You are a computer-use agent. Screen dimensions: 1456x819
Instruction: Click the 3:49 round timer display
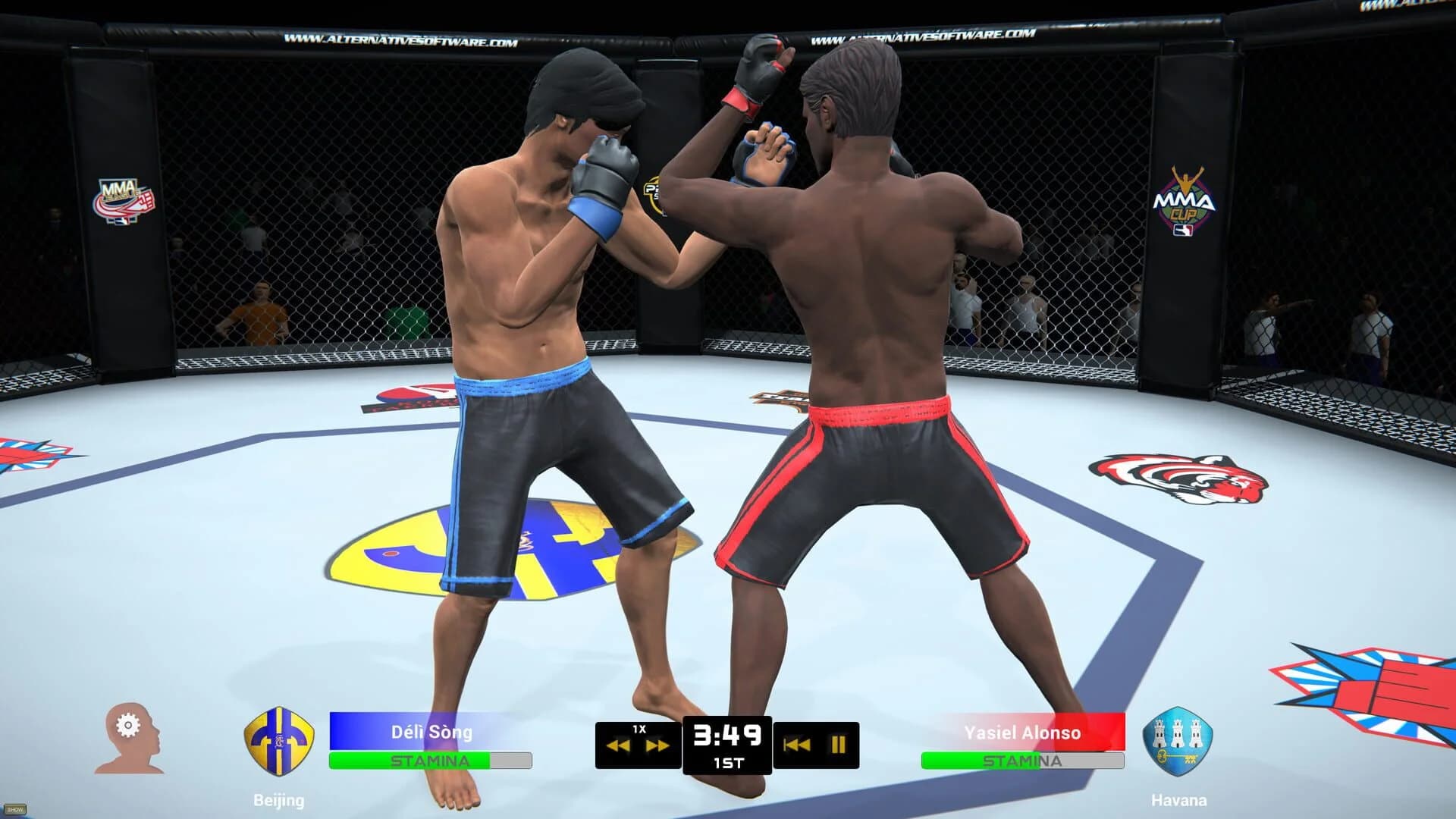pyautogui.click(x=728, y=734)
